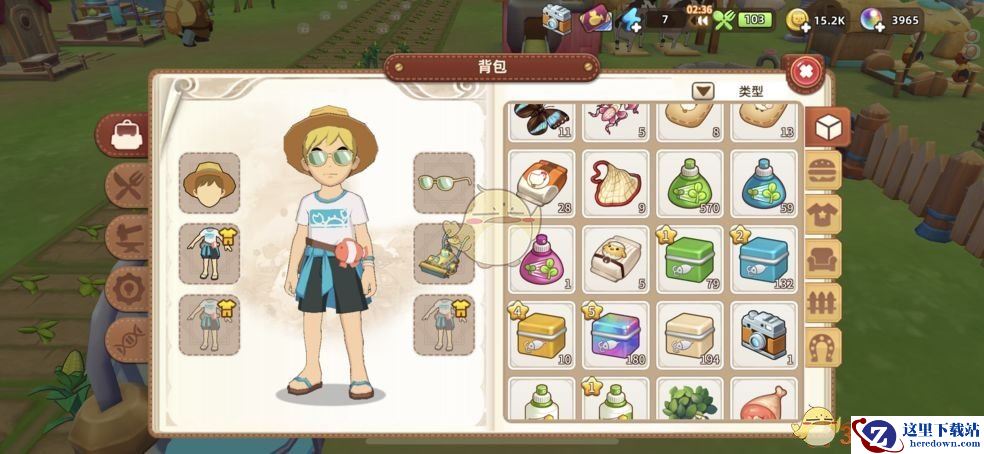Select the camera item in backpack
The height and width of the screenshot is (454, 984).
point(763,333)
